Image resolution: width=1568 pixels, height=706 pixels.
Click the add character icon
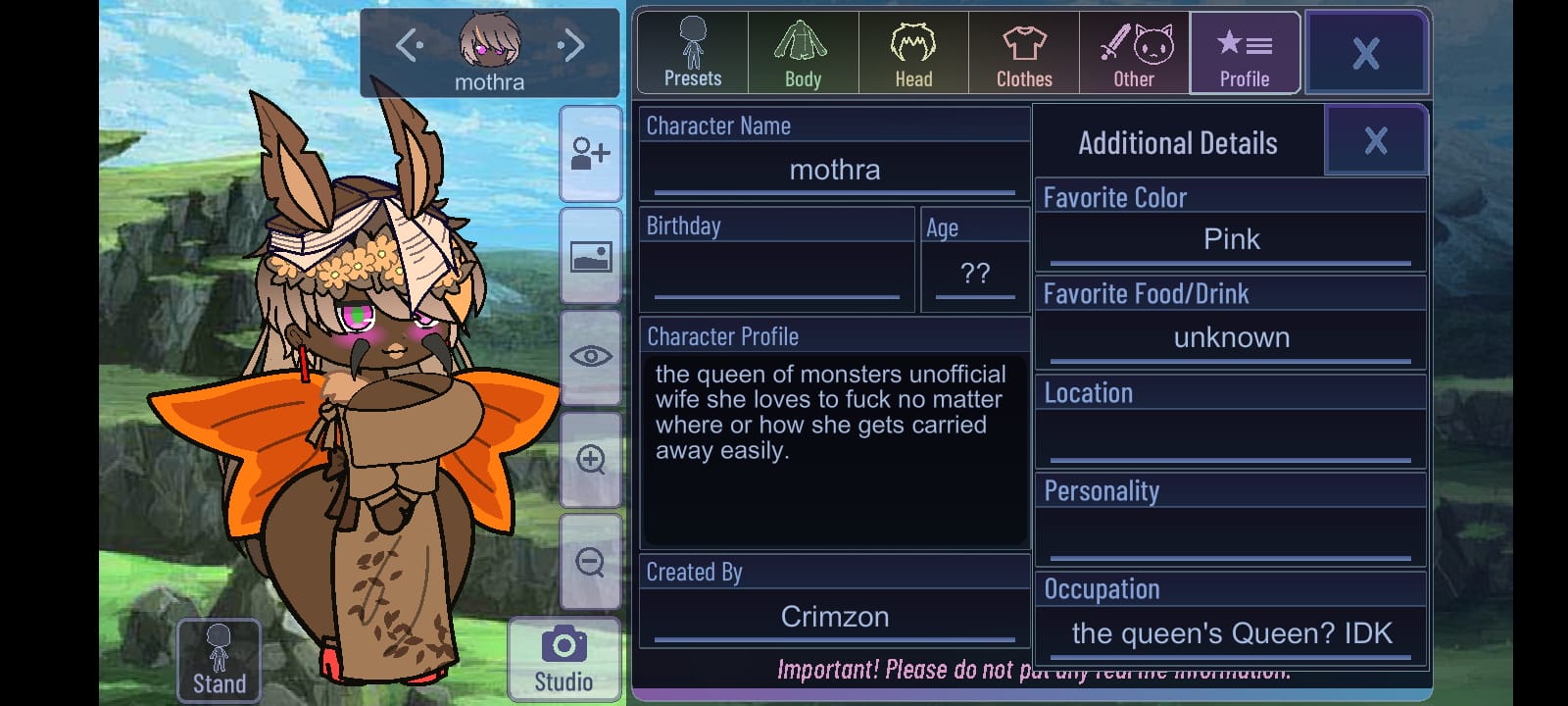[590, 154]
